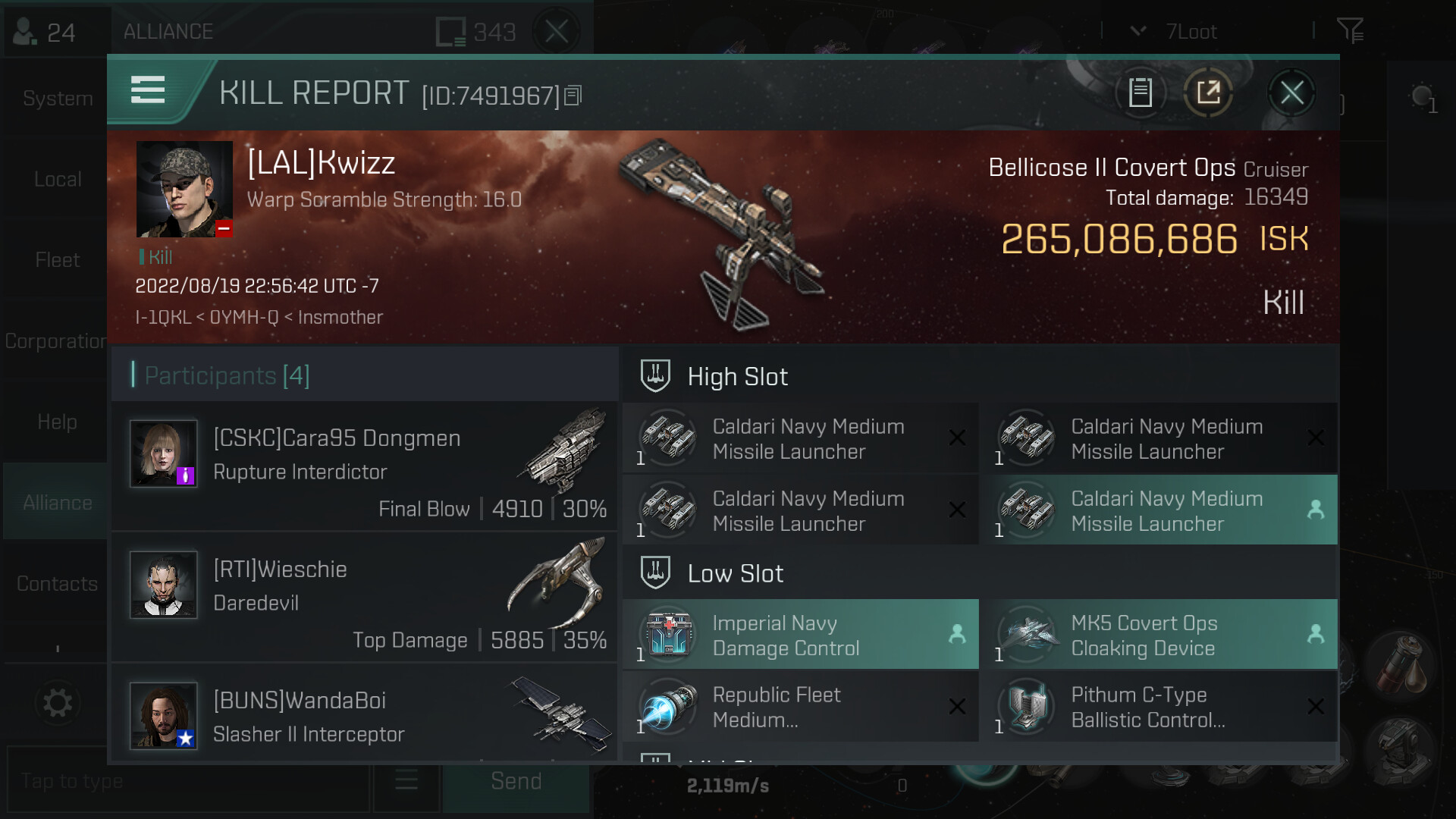Select participant Cara95 Dongmen row
This screenshot has width=1456, height=819.
tap(365, 467)
